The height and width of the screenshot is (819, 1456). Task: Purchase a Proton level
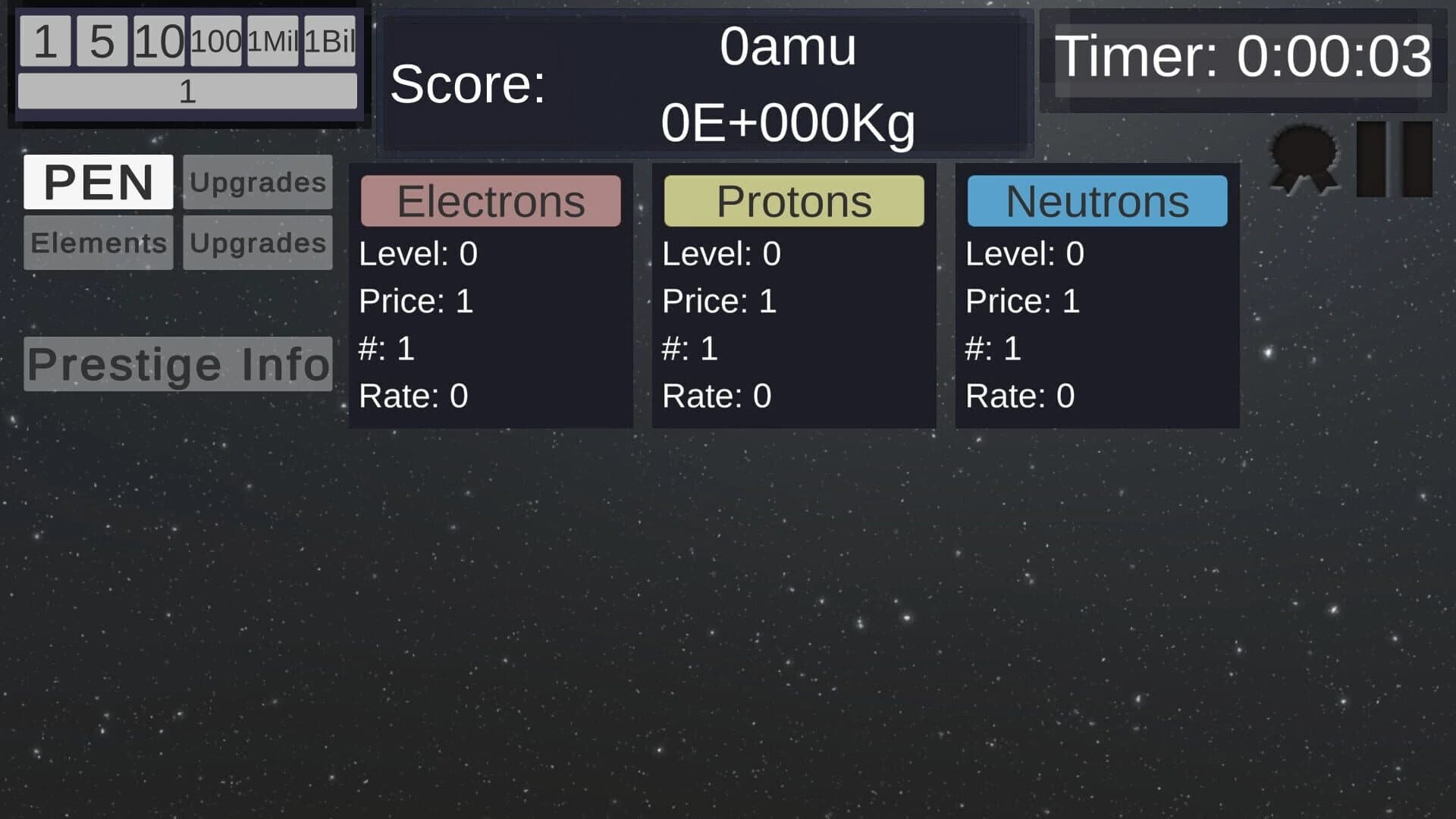793,200
